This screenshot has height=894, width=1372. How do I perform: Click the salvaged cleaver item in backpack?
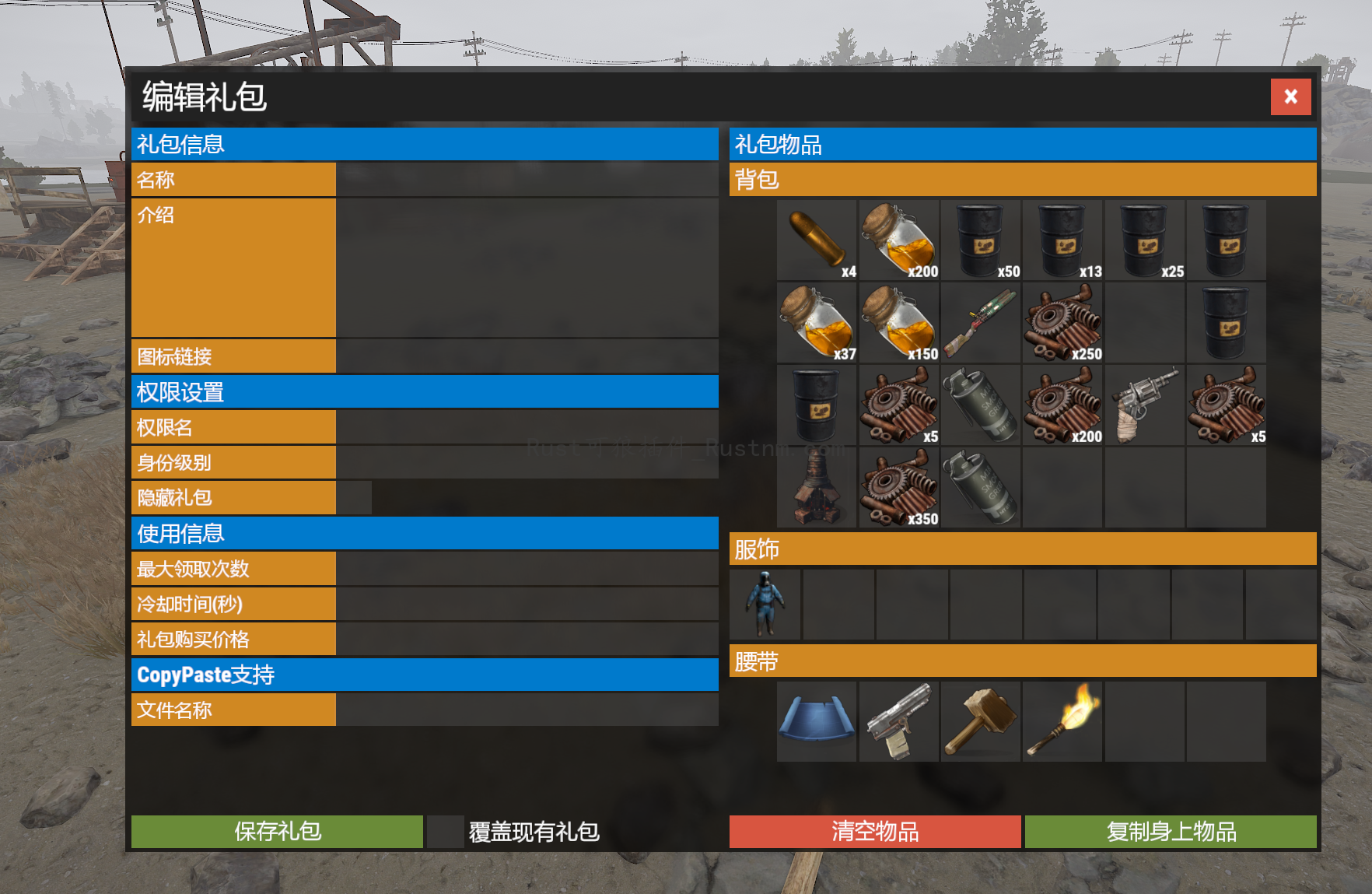(981, 321)
